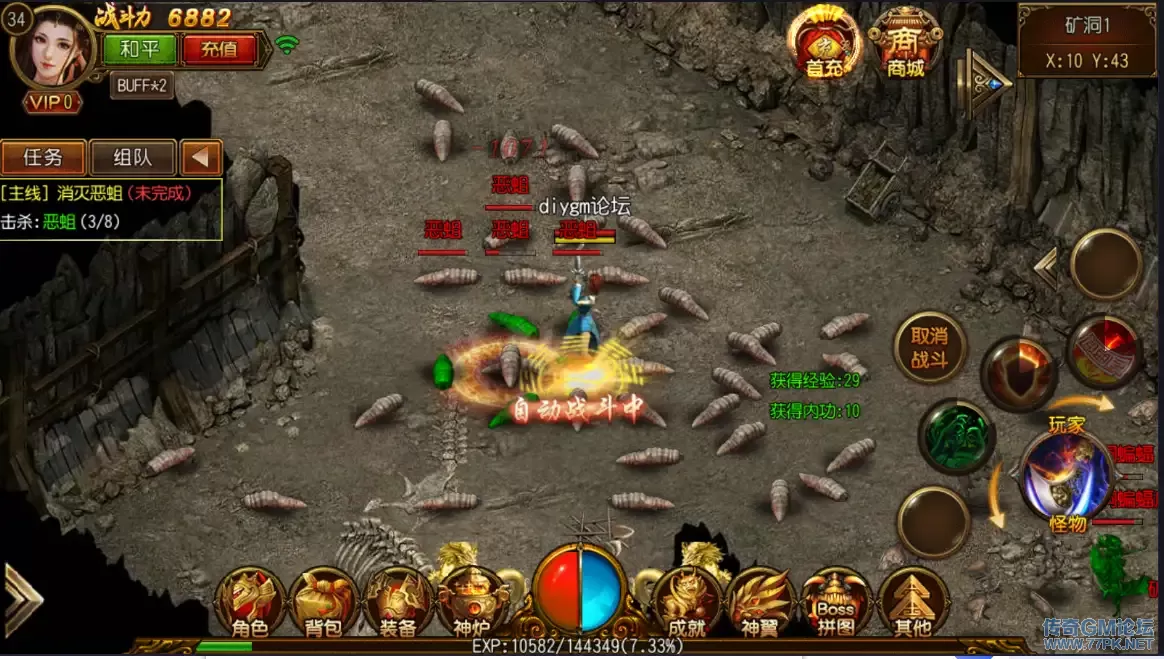
Task: Click the BUFF*2 indicator
Action: tap(143, 85)
